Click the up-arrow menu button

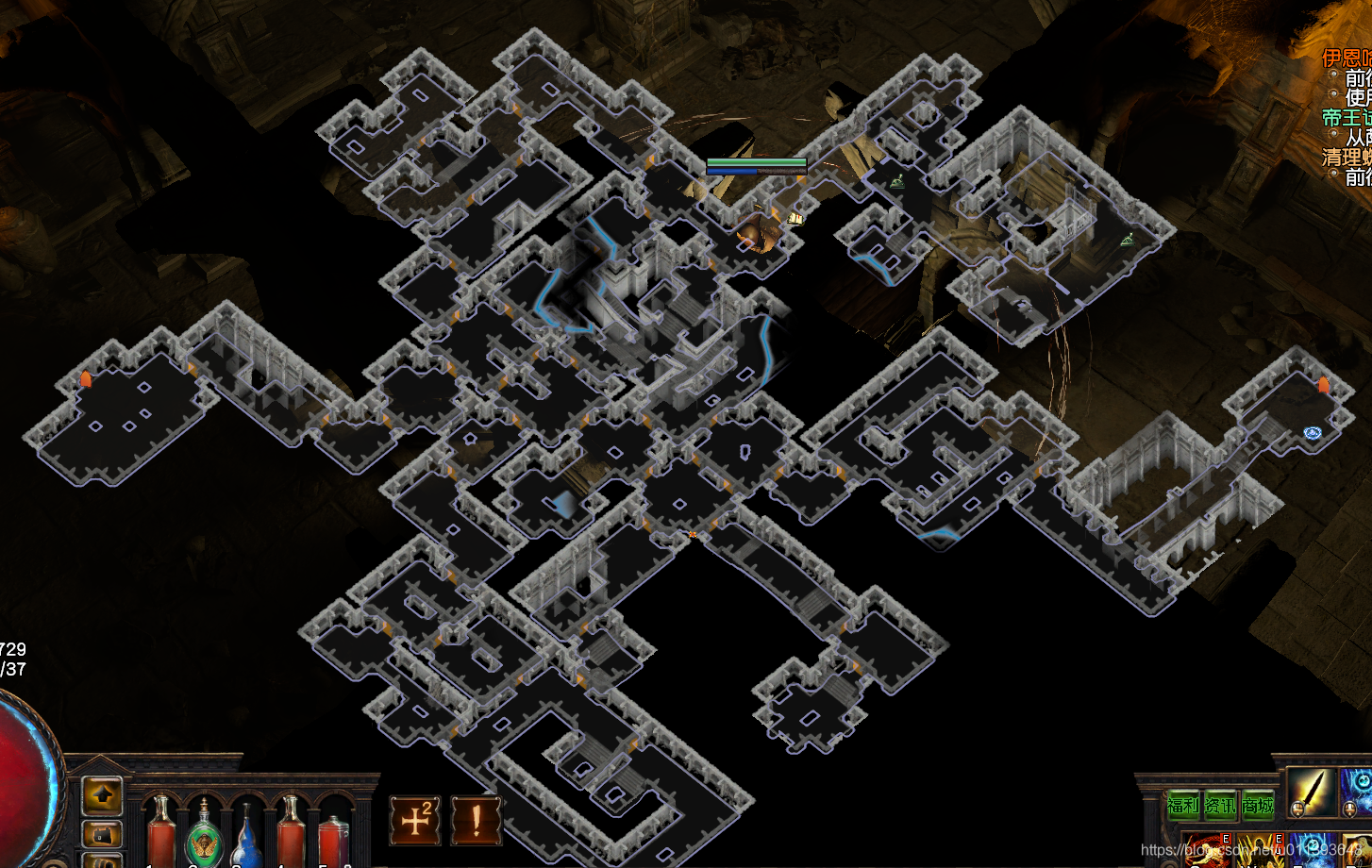[102, 795]
